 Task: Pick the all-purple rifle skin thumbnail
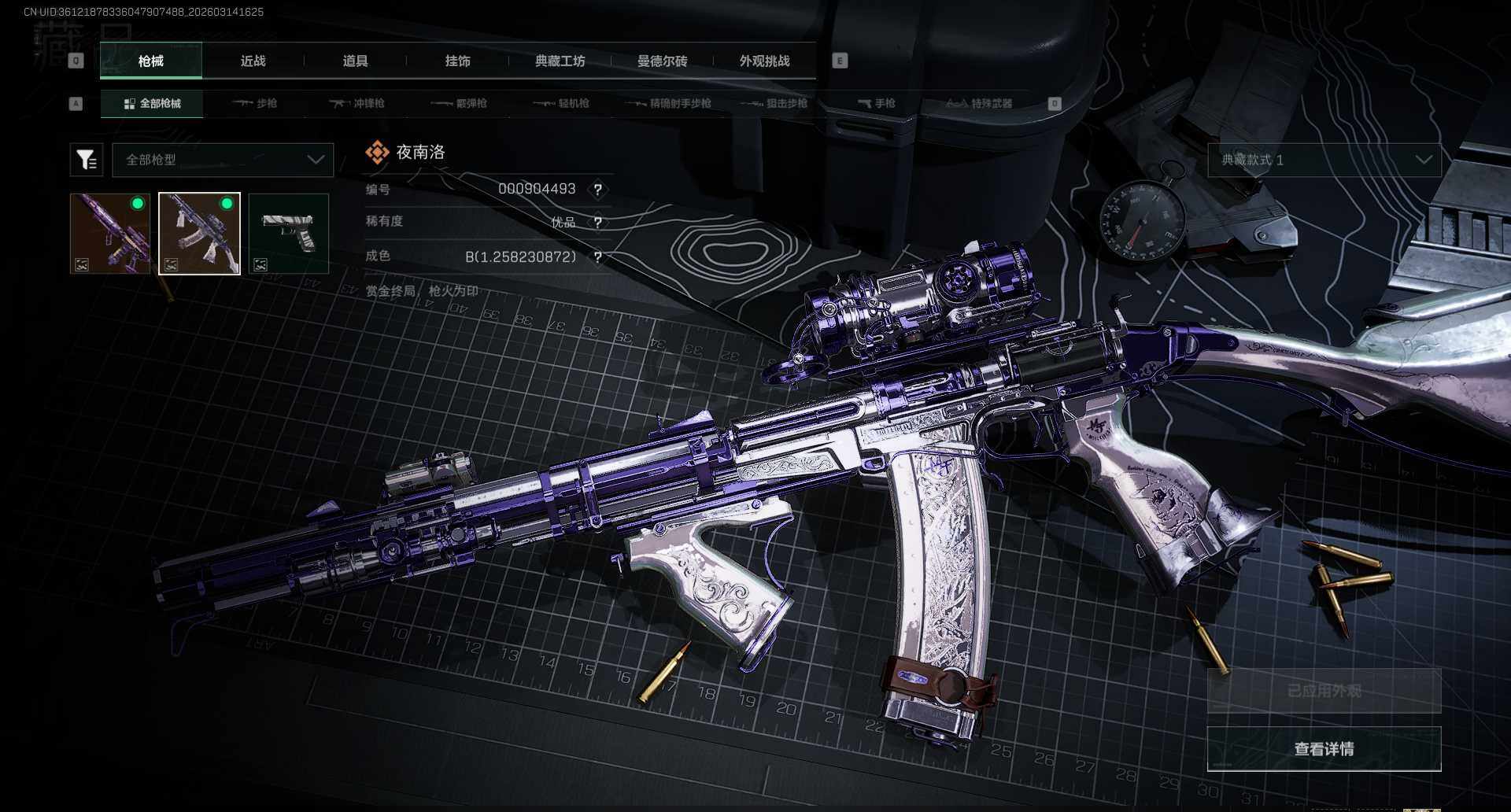pyautogui.click(x=110, y=234)
